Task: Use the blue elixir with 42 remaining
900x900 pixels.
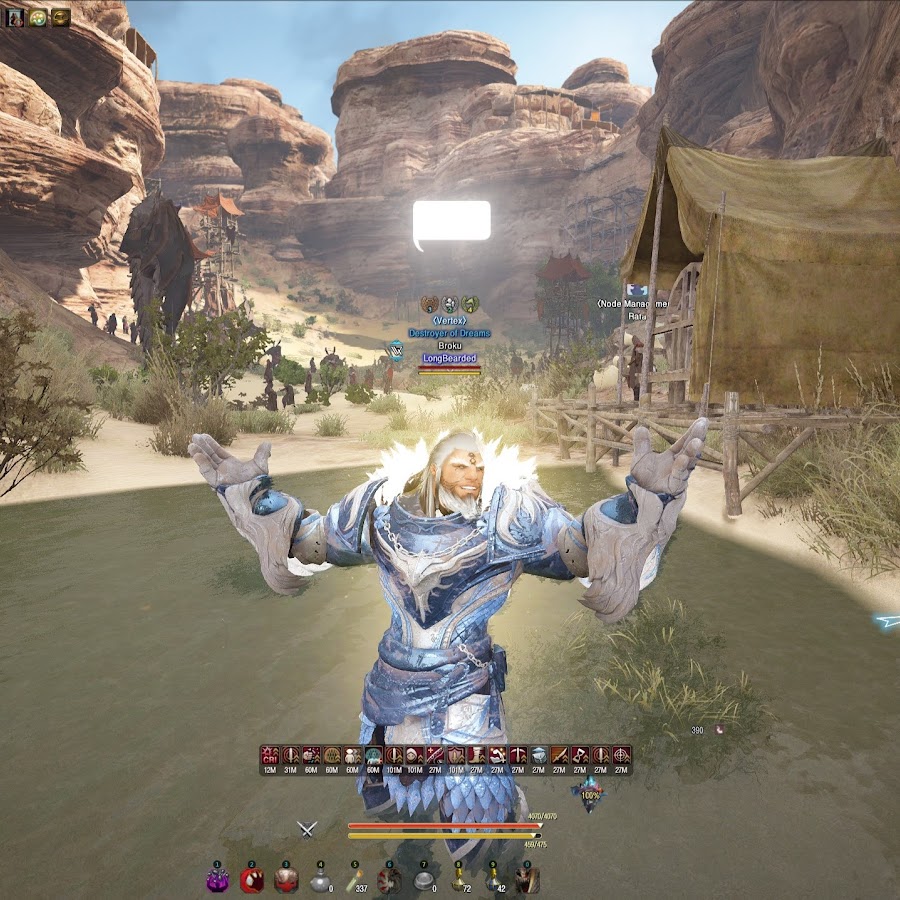Action: pyautogui.click(x=492, y=880)
